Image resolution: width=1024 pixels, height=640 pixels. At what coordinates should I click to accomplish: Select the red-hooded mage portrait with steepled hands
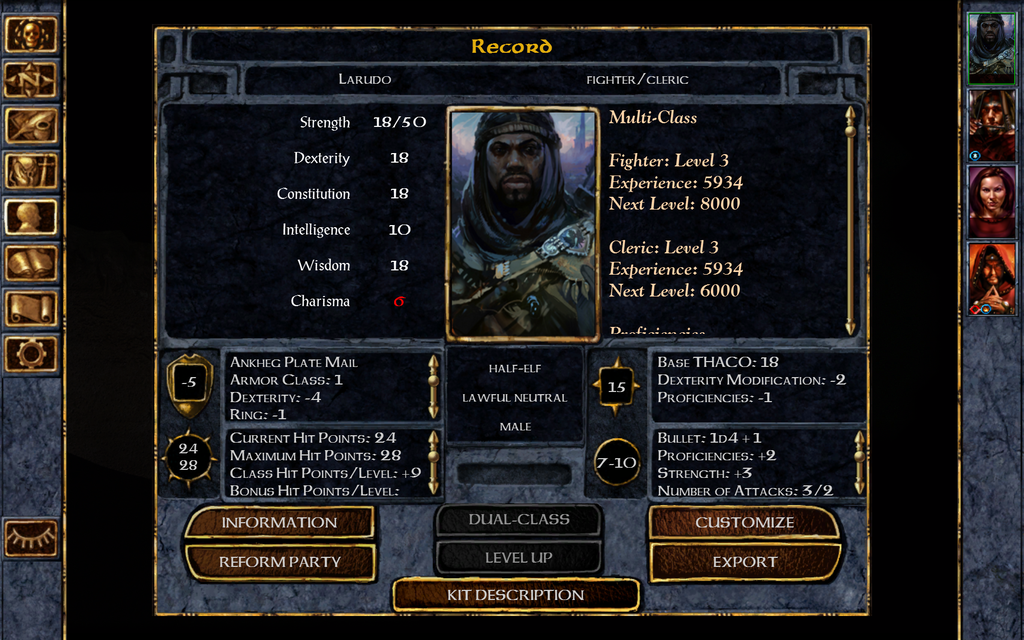(991, 278)
